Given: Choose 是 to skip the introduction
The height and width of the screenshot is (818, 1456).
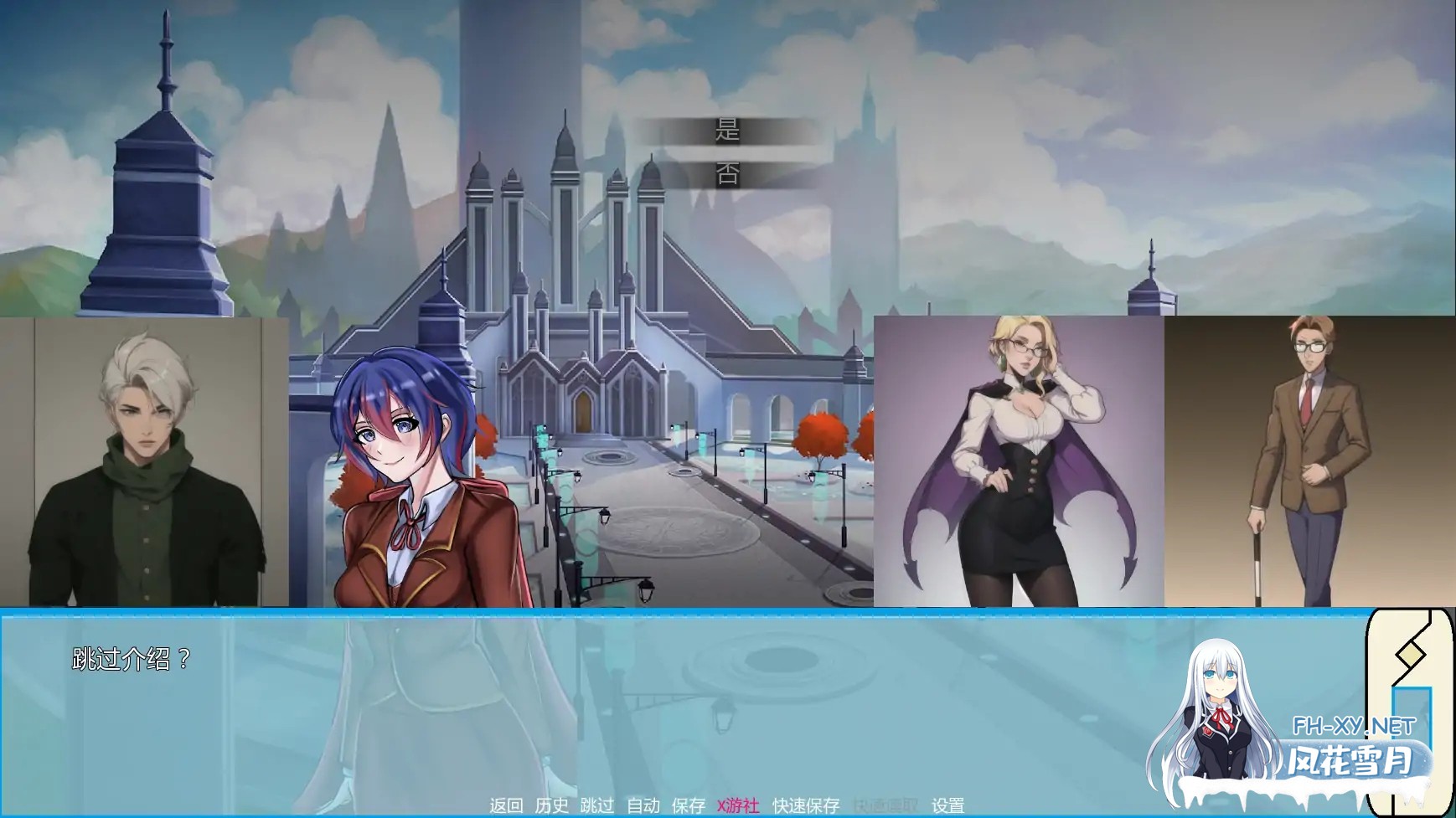Looking at the screenshot, I should pyautogui.click(x=728, y=131).
